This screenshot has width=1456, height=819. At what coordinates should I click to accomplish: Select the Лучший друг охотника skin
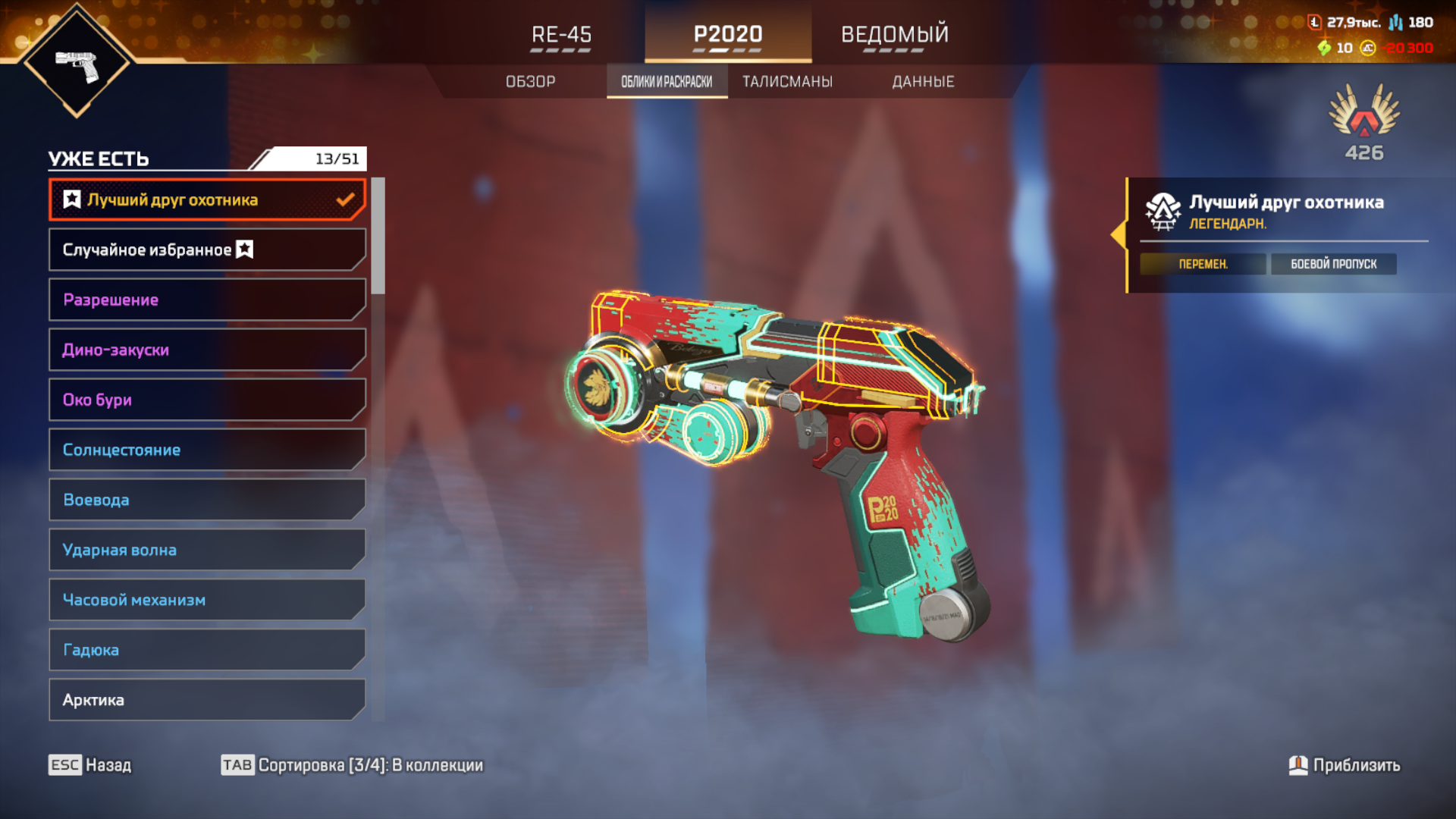tap(207, 200)
